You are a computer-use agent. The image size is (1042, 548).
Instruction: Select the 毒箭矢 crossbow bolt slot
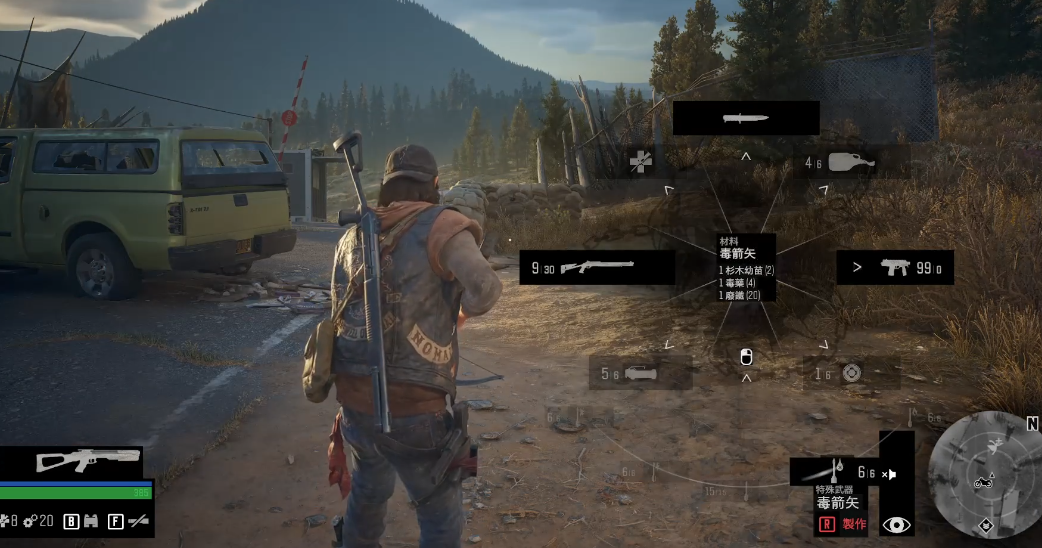(834, 473)
